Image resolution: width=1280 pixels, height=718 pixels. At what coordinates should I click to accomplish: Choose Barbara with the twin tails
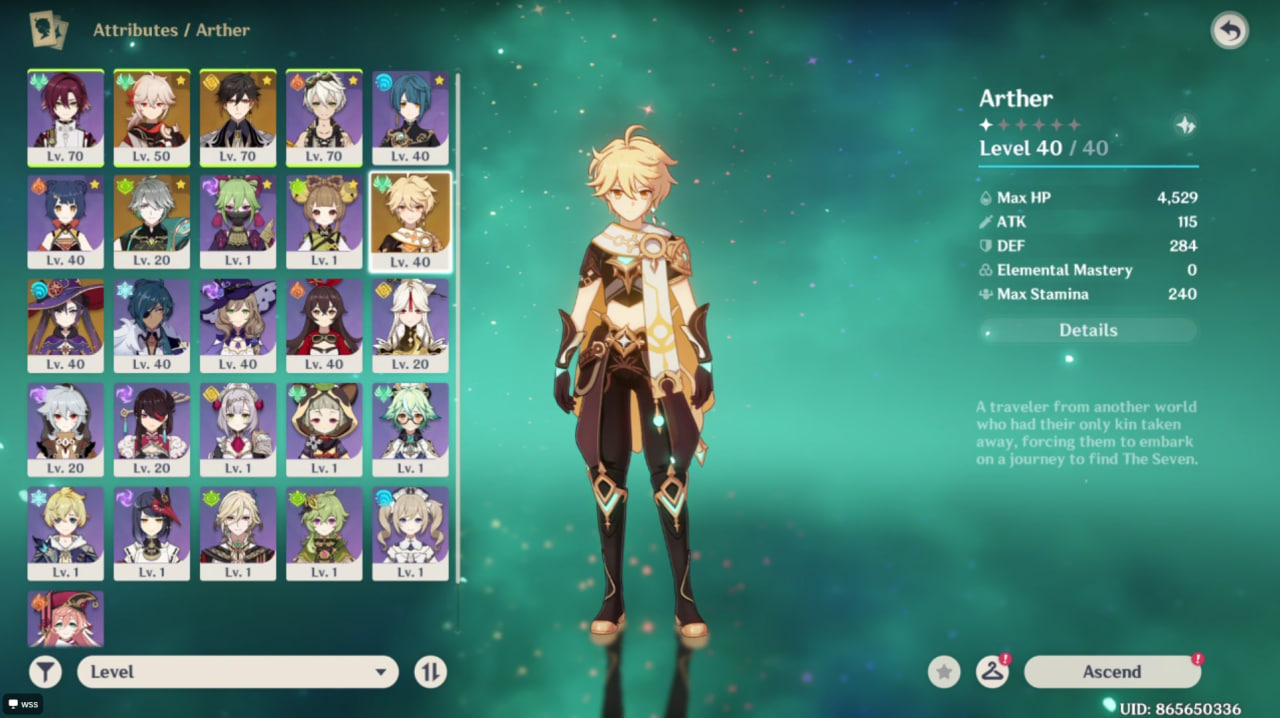click(410, 532)
